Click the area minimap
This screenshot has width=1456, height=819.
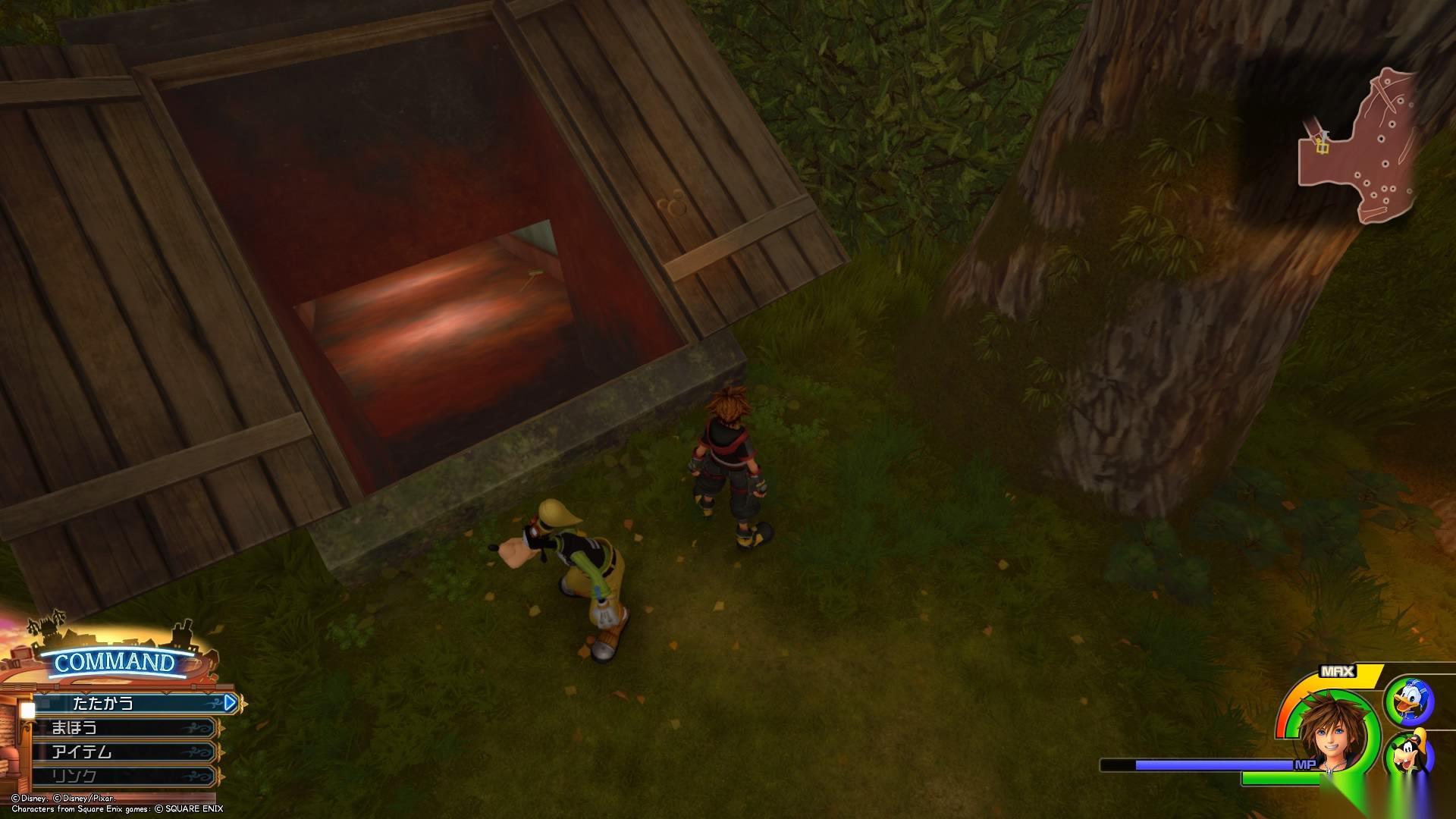pyautogui.click(x=1359, y=148)
